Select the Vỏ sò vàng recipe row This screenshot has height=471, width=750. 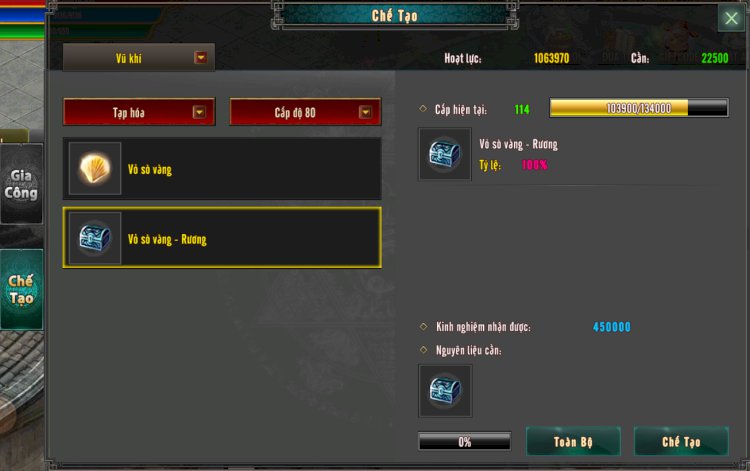click(222, 169)
